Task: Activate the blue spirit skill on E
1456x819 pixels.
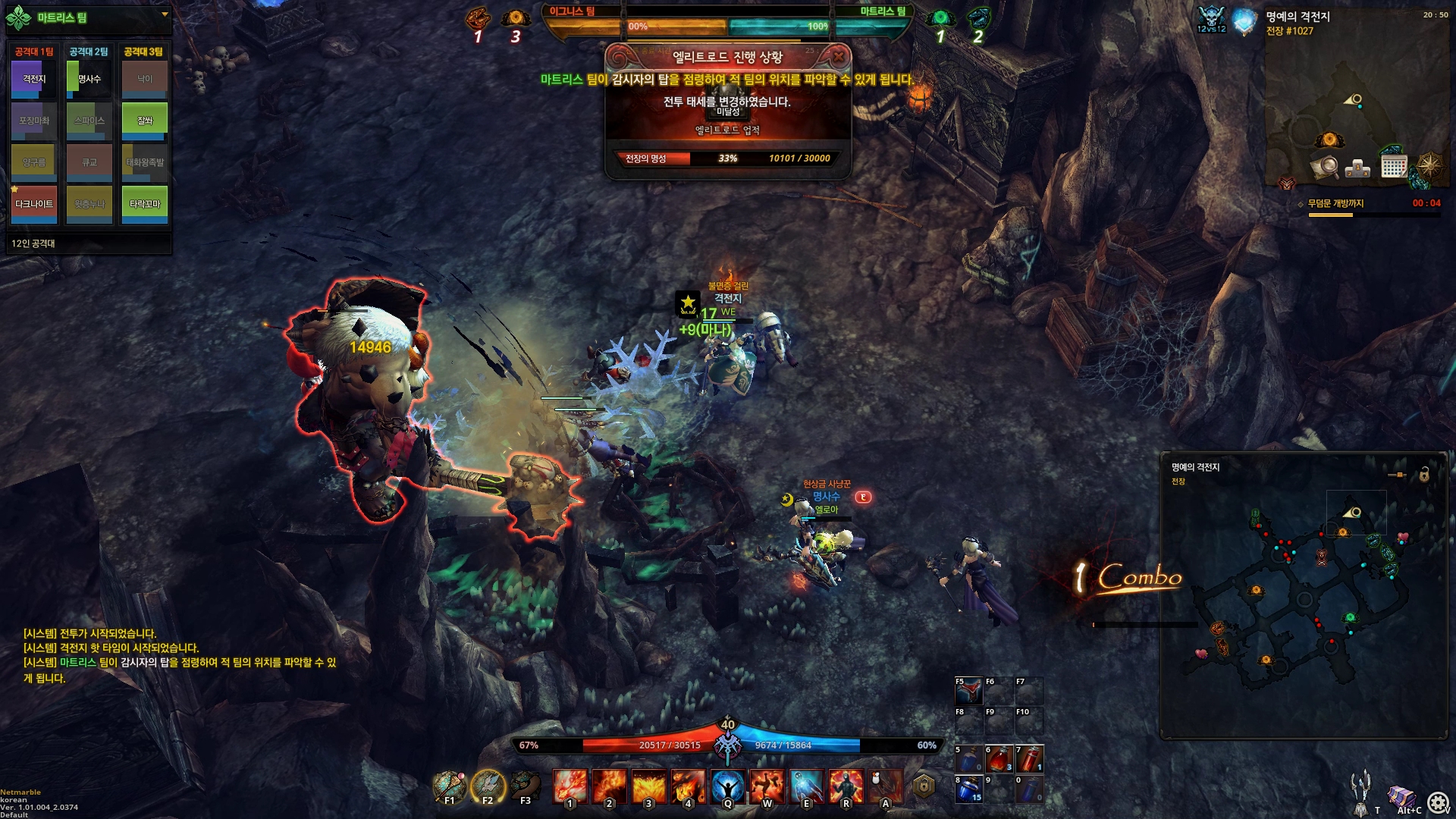Action: [x=806, y=786]
